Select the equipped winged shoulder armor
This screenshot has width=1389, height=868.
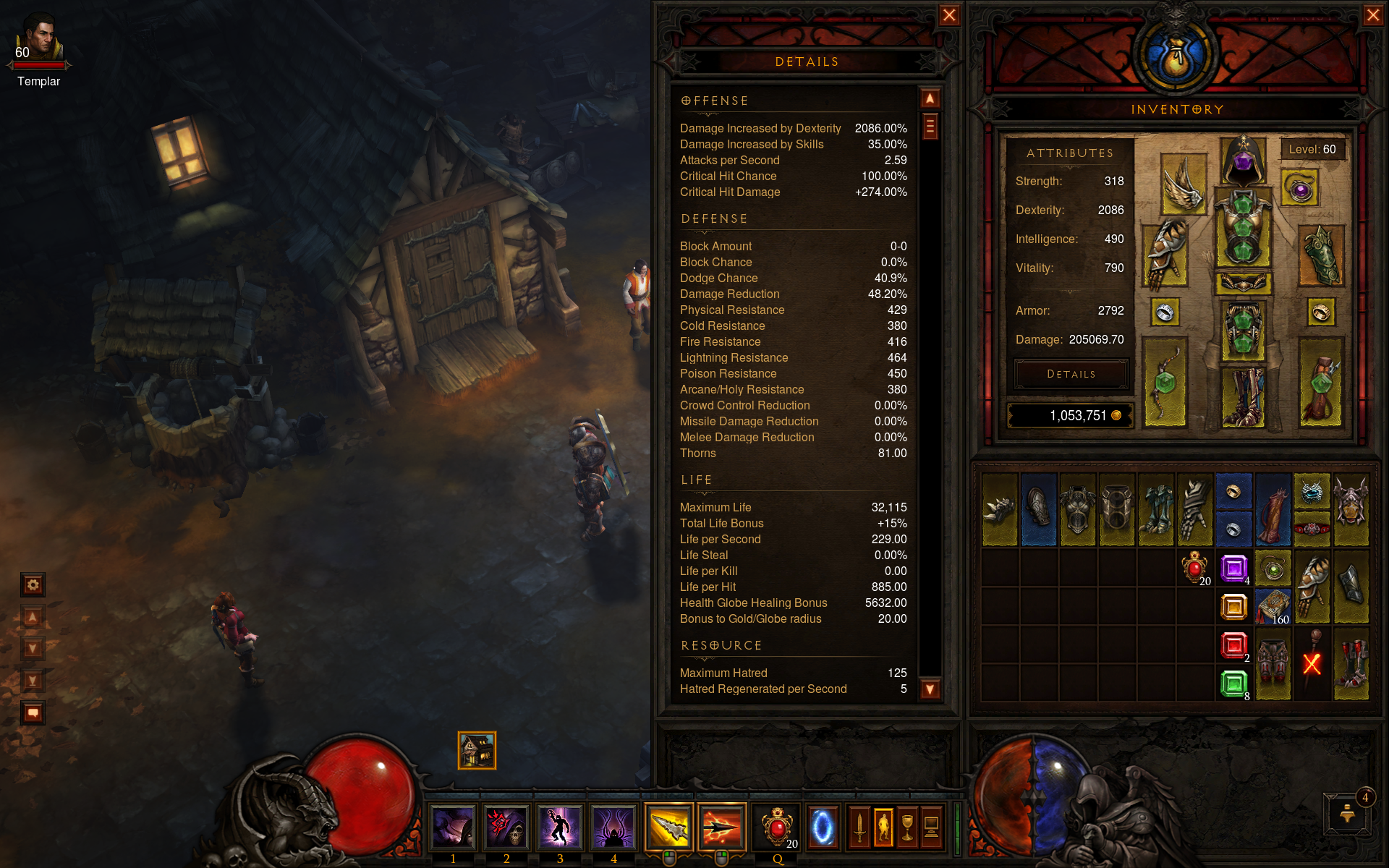pos(1184,184)
